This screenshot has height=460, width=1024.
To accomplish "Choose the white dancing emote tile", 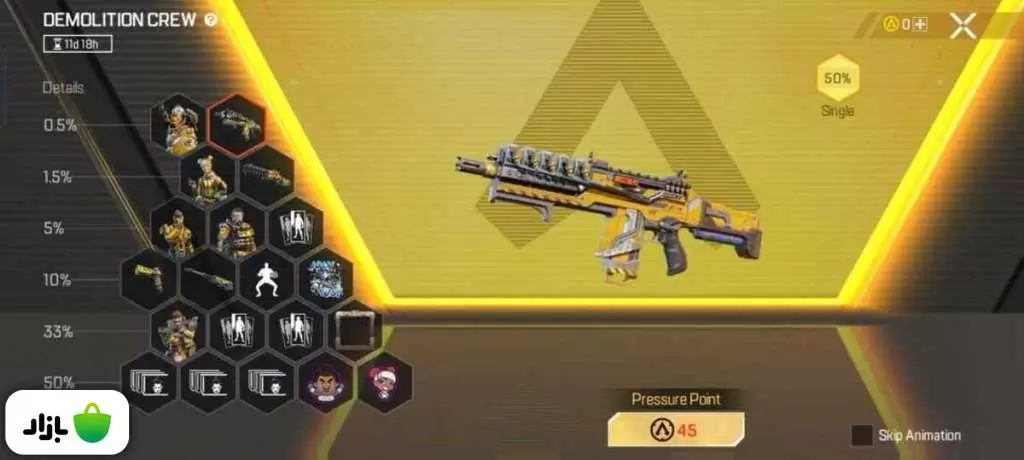I will (x=266, y=280).
